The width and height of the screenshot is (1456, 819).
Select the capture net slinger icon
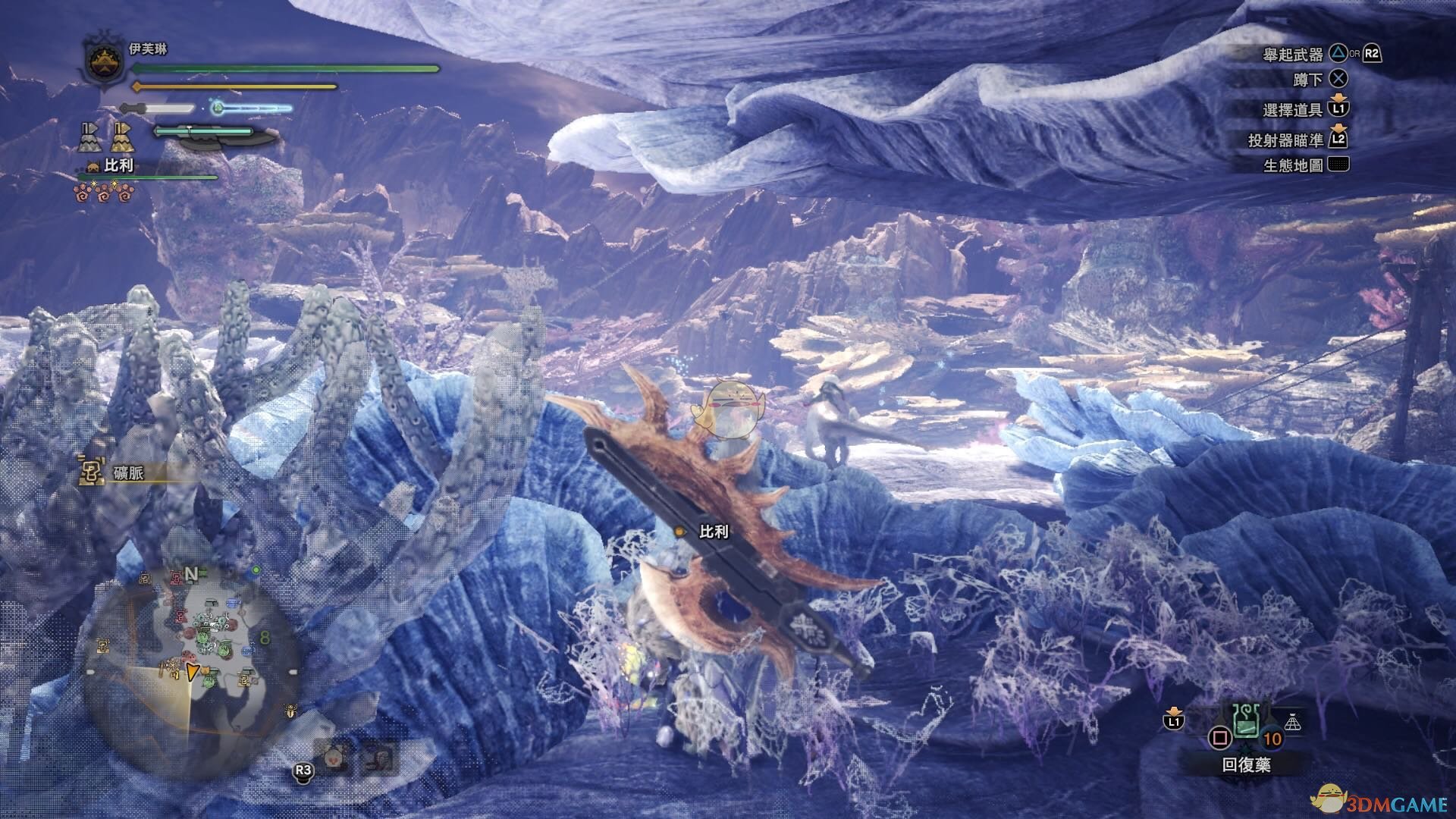pos(1292,723)
